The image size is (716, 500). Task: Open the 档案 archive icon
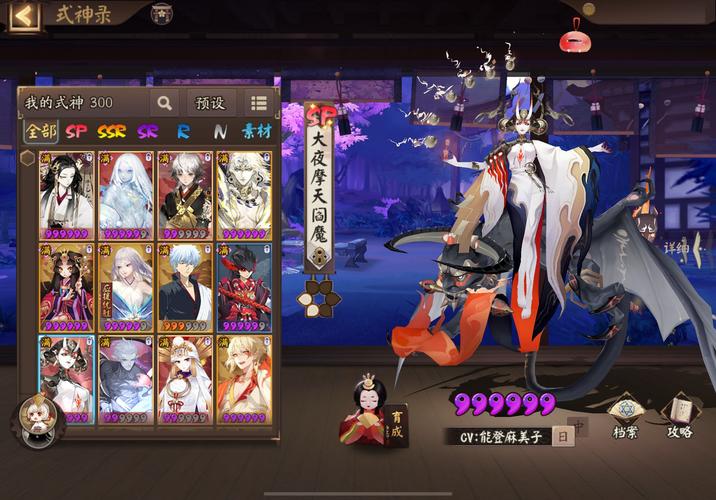pos(625,414)
